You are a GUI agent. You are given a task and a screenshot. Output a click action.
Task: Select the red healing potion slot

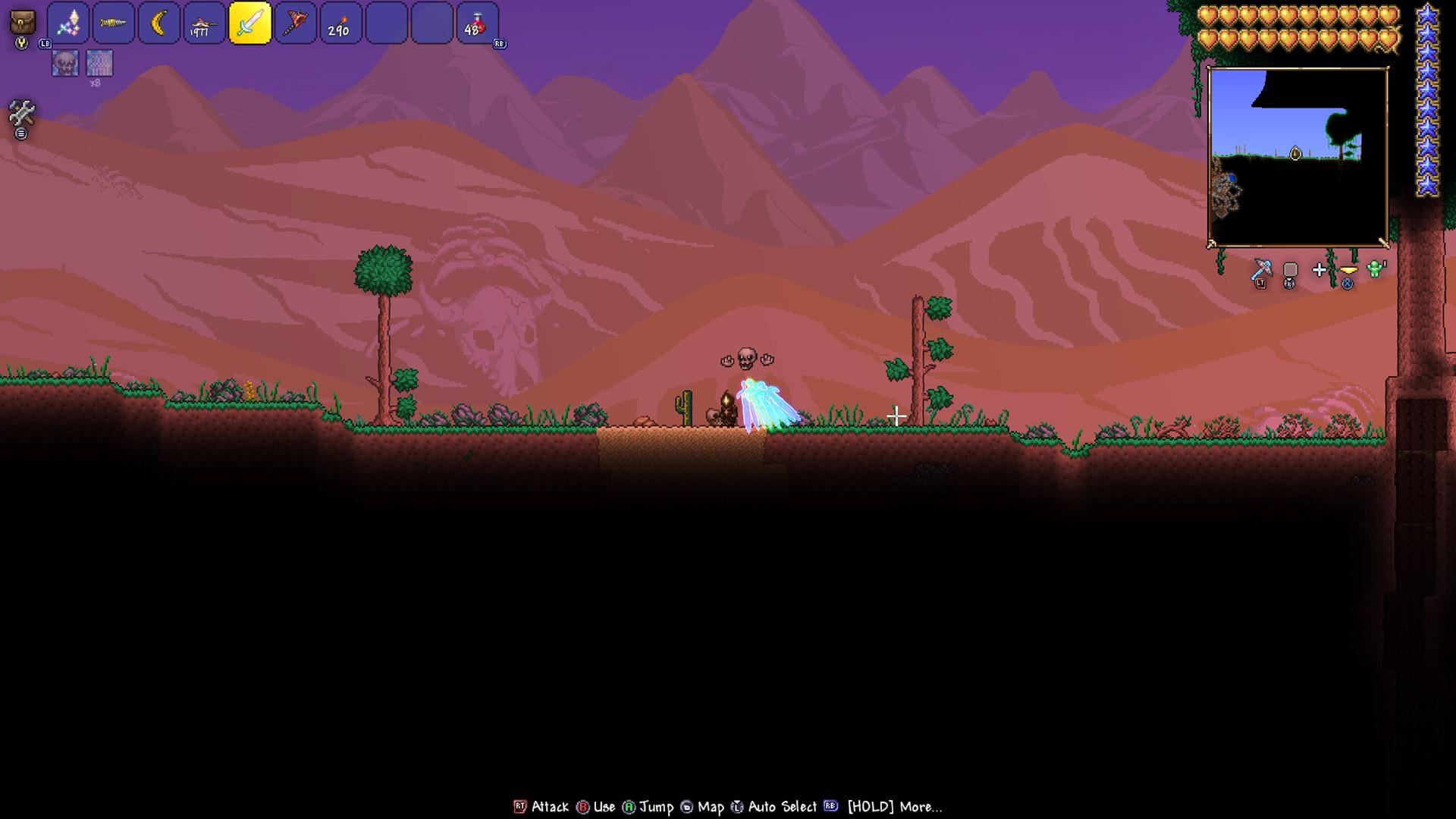pyautogui.click(x=477, y=24)
